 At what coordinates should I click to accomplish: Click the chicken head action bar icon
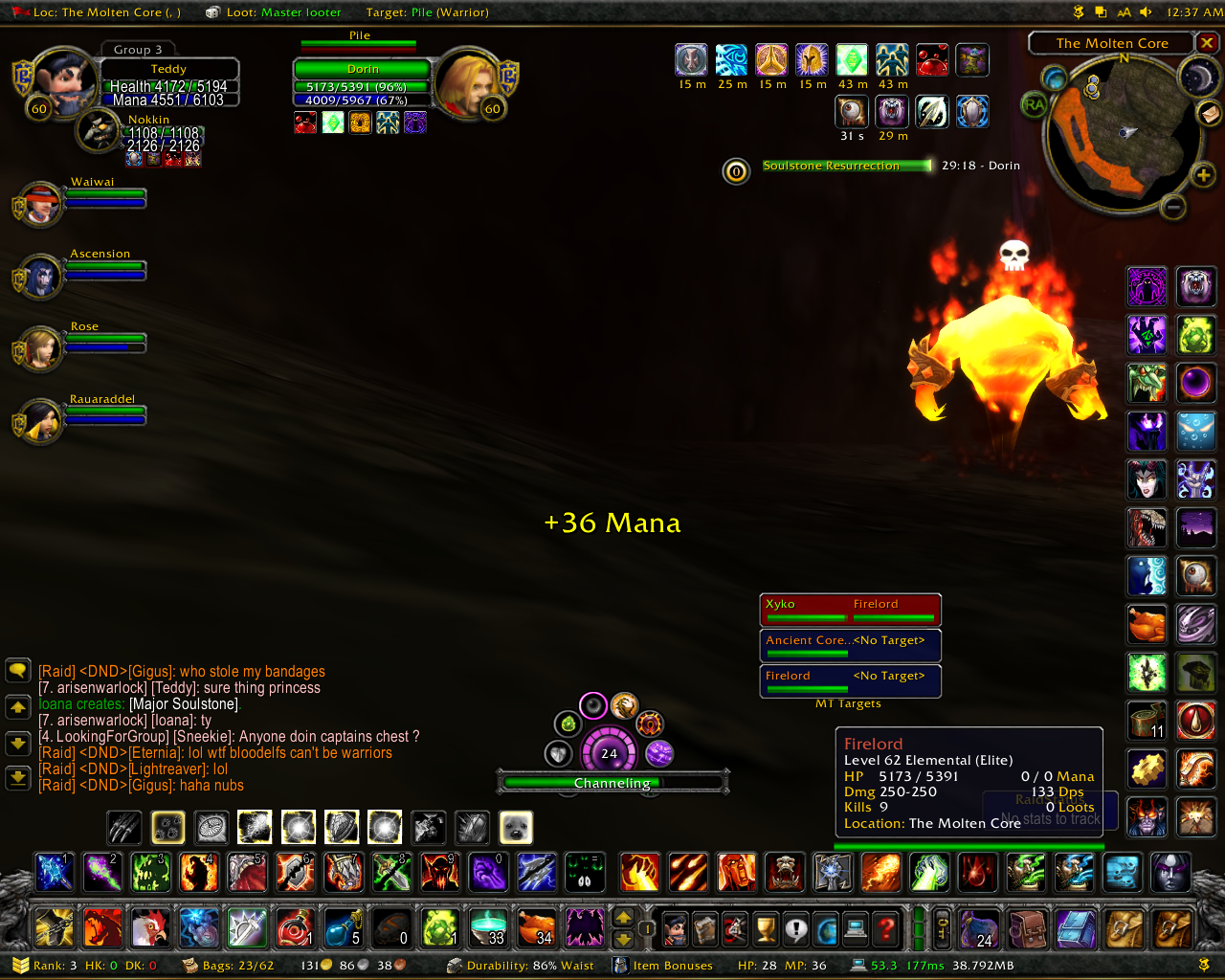pos(149,926)
